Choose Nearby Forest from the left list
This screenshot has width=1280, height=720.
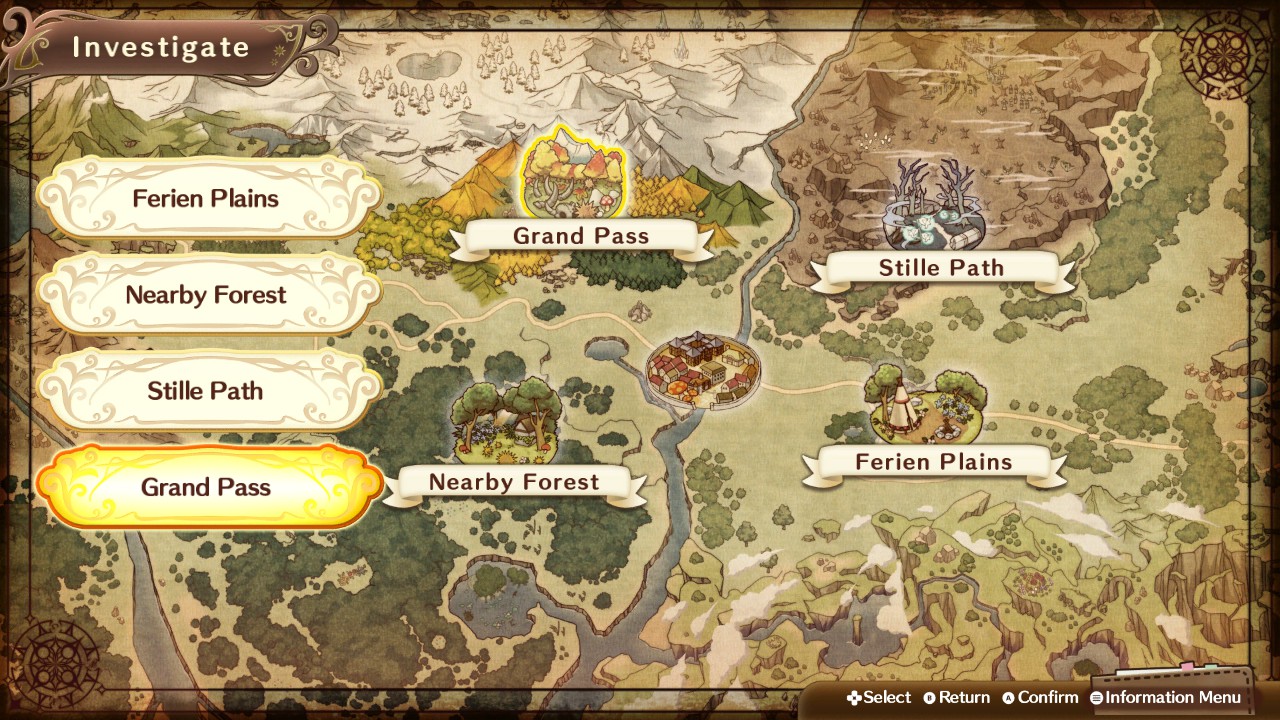click(x=207, y=295)
